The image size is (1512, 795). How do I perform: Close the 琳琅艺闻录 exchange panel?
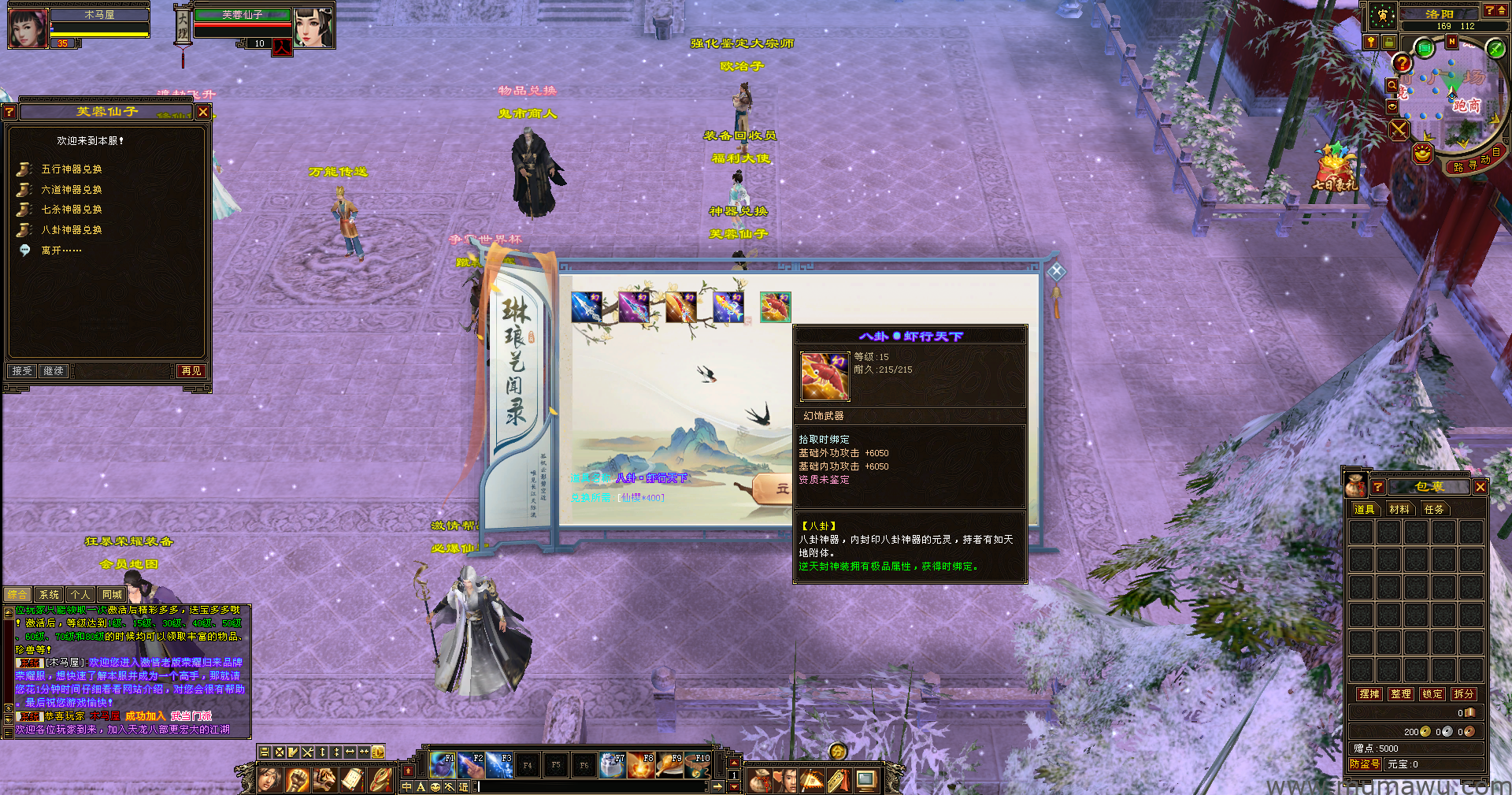tap(1057, 272)
